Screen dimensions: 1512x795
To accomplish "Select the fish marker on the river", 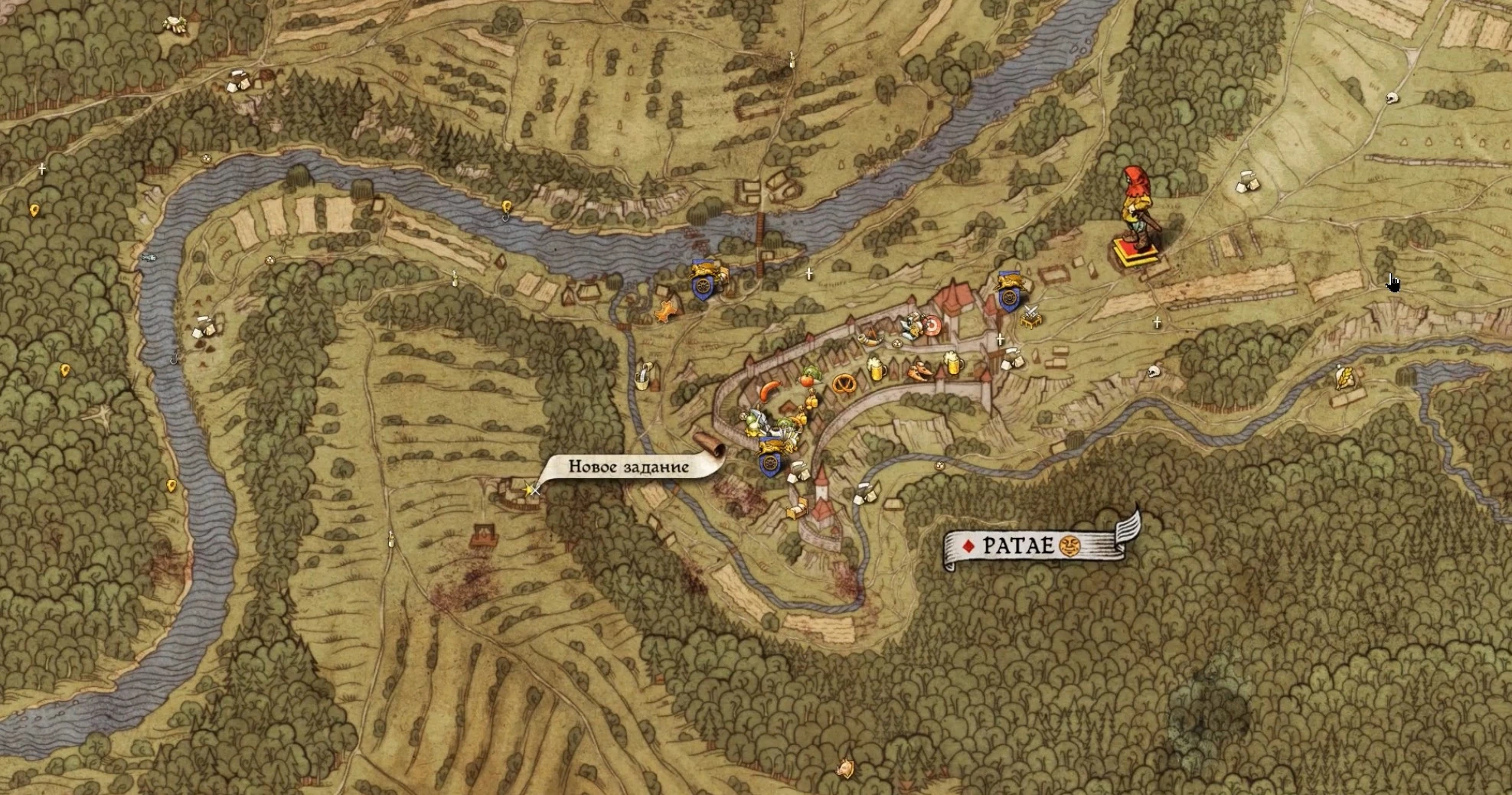I will coord(149,257).
